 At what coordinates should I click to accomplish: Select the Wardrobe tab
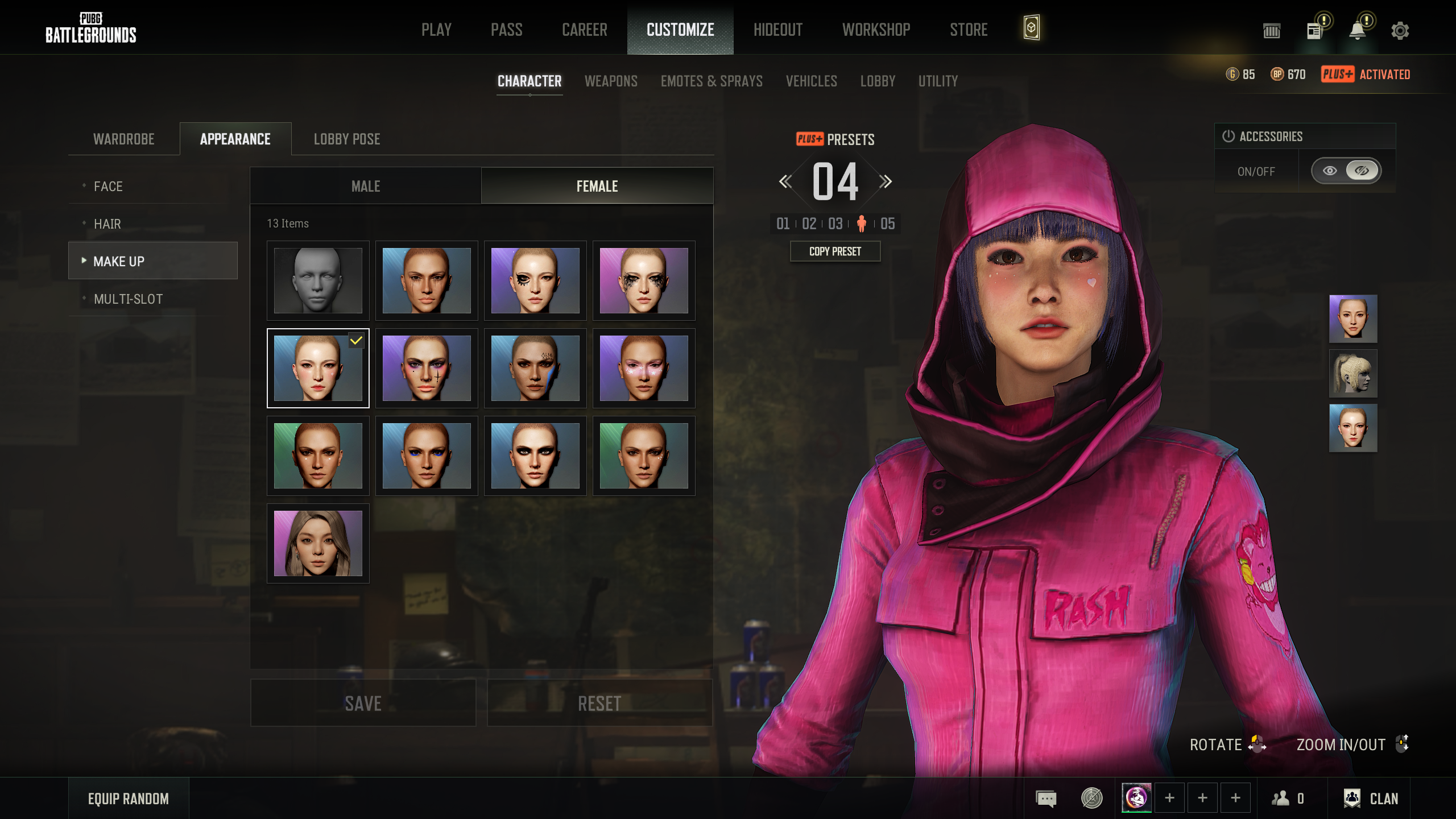click(124, 139)
